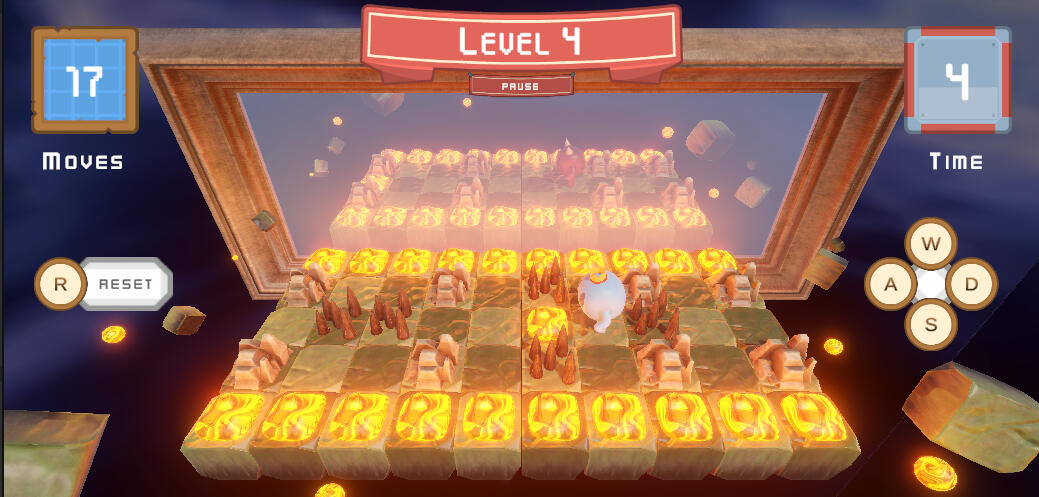
Task: Pause the game with the Pause button
Action: [520, 86]
